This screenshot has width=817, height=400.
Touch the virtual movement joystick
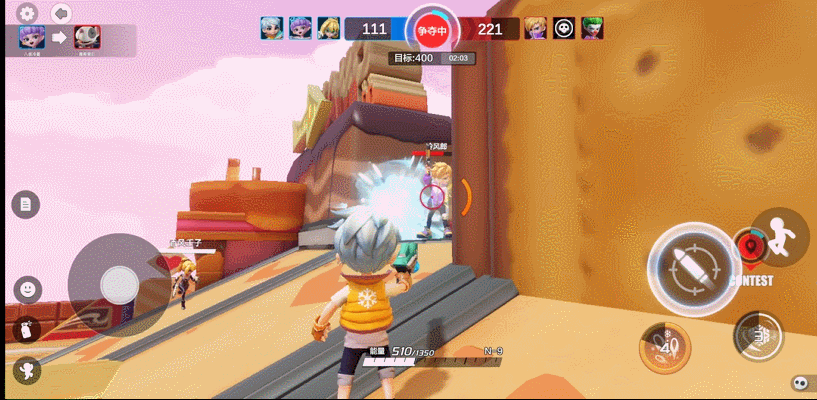(x=119, y=285)
